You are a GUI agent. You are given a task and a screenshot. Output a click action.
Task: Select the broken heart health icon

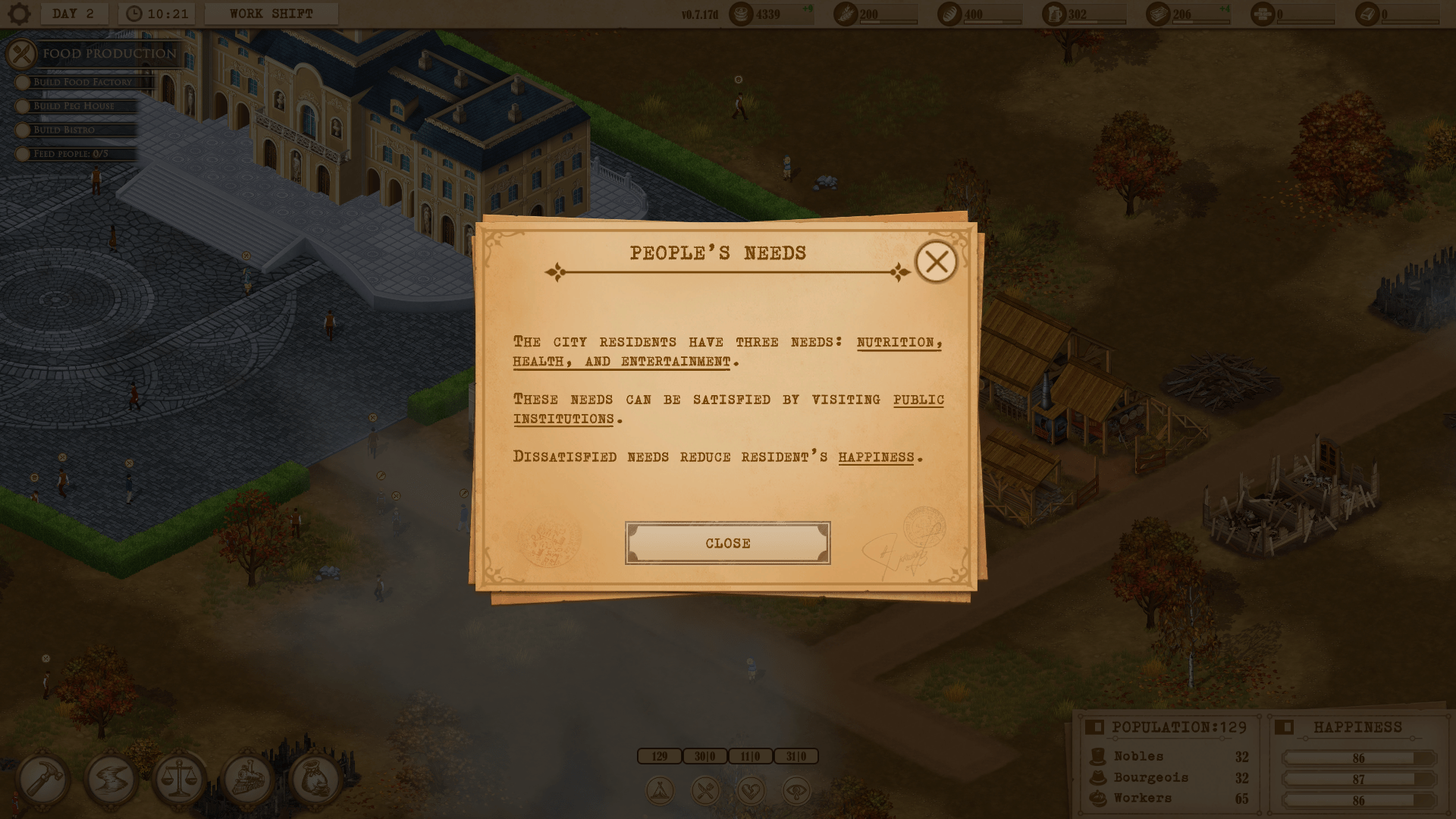coord(751,791)
